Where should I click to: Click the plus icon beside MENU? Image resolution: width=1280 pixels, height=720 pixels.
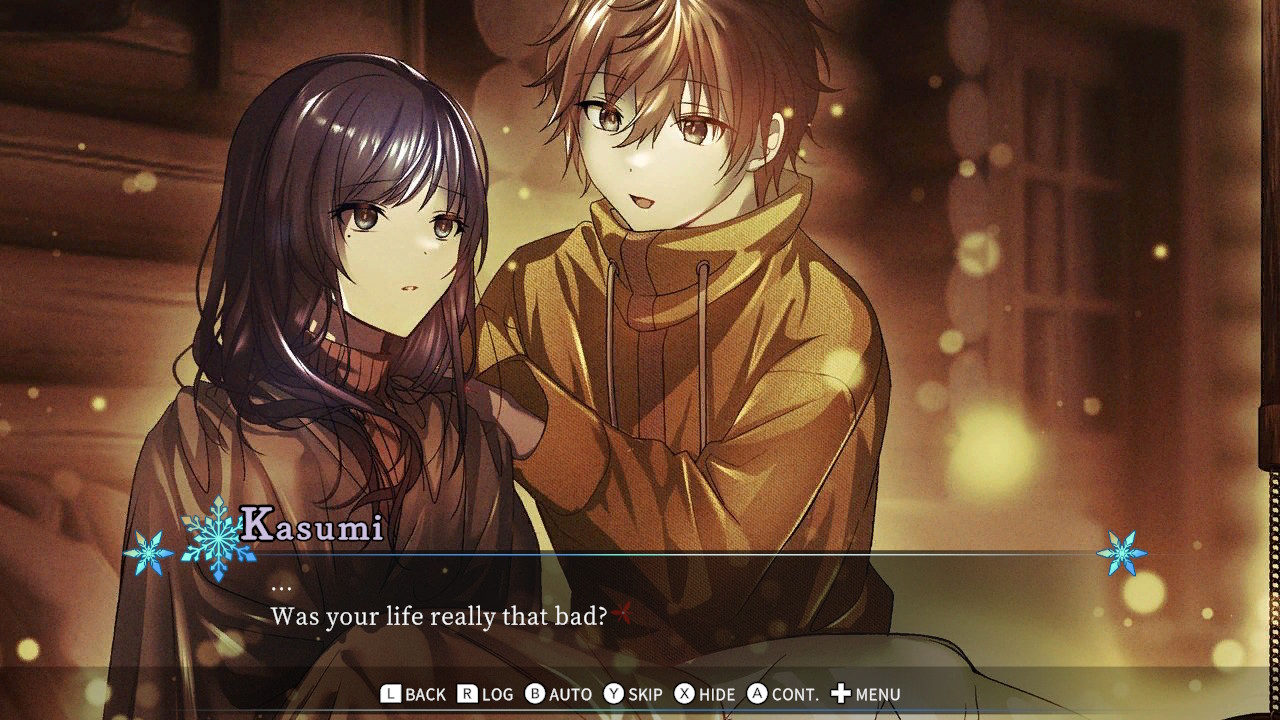point(843,693)
